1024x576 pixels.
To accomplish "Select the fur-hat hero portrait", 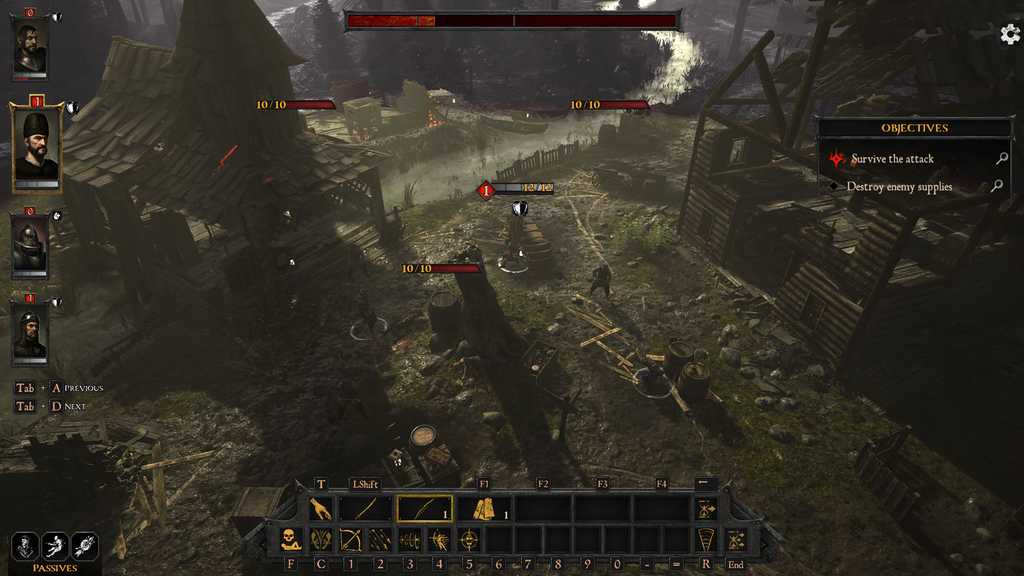I will [36, 148].
